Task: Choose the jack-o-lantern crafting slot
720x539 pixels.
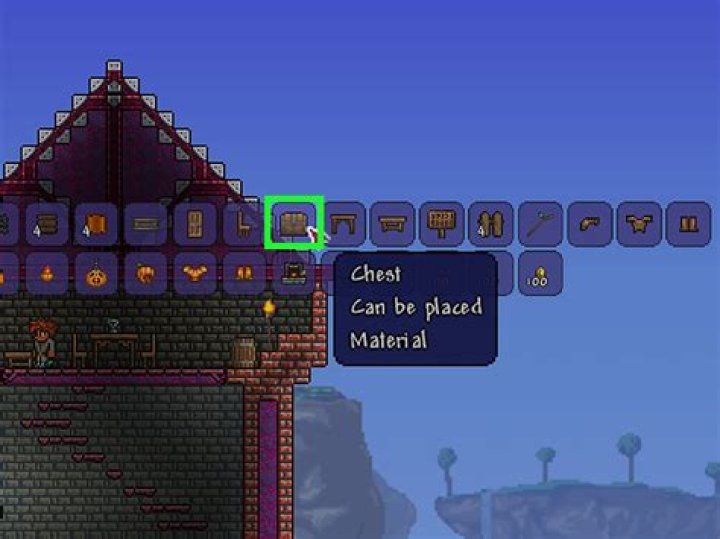Action: [97, 272]
